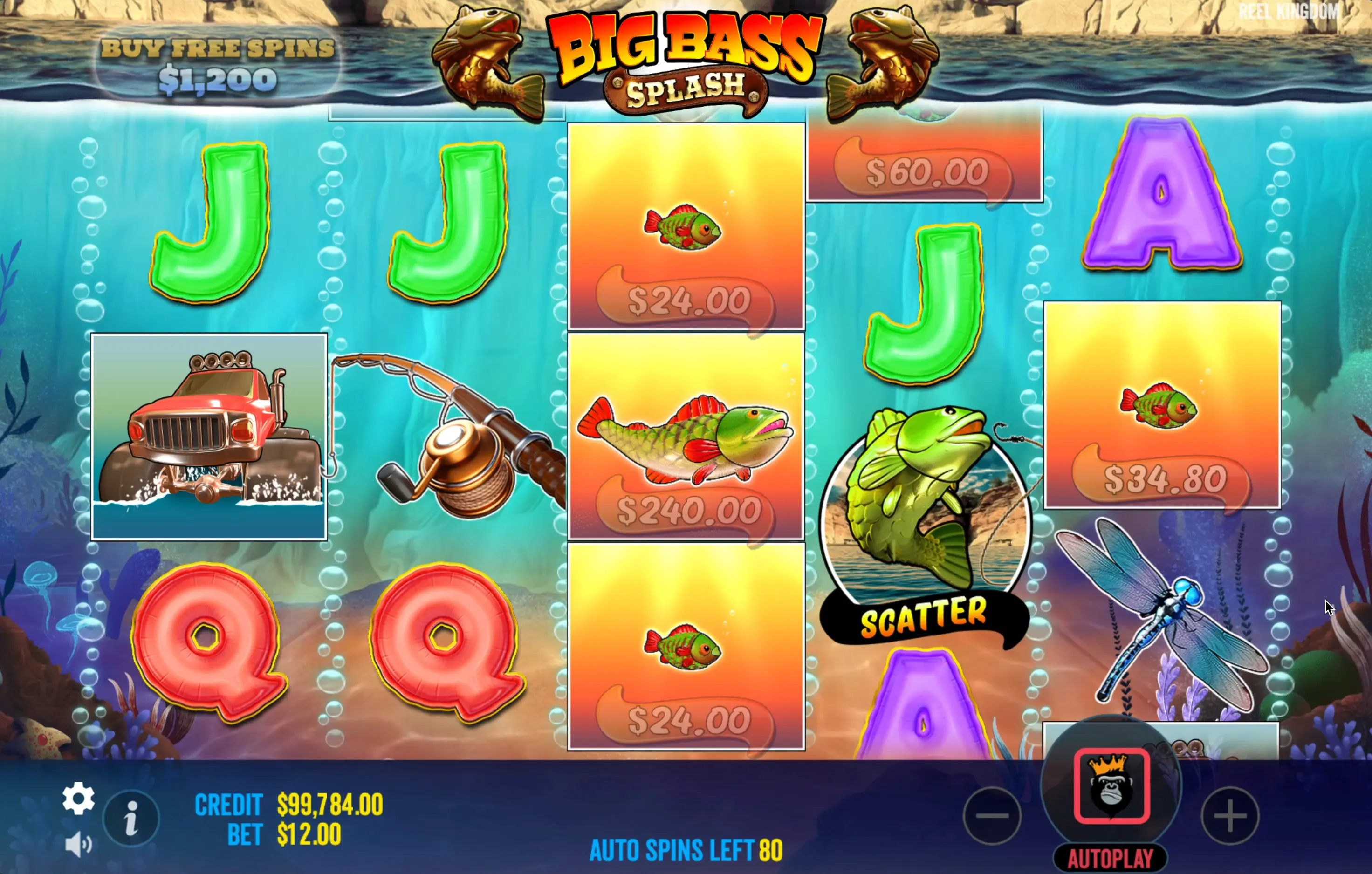Open the gear settings menu

tap(78, 798)
